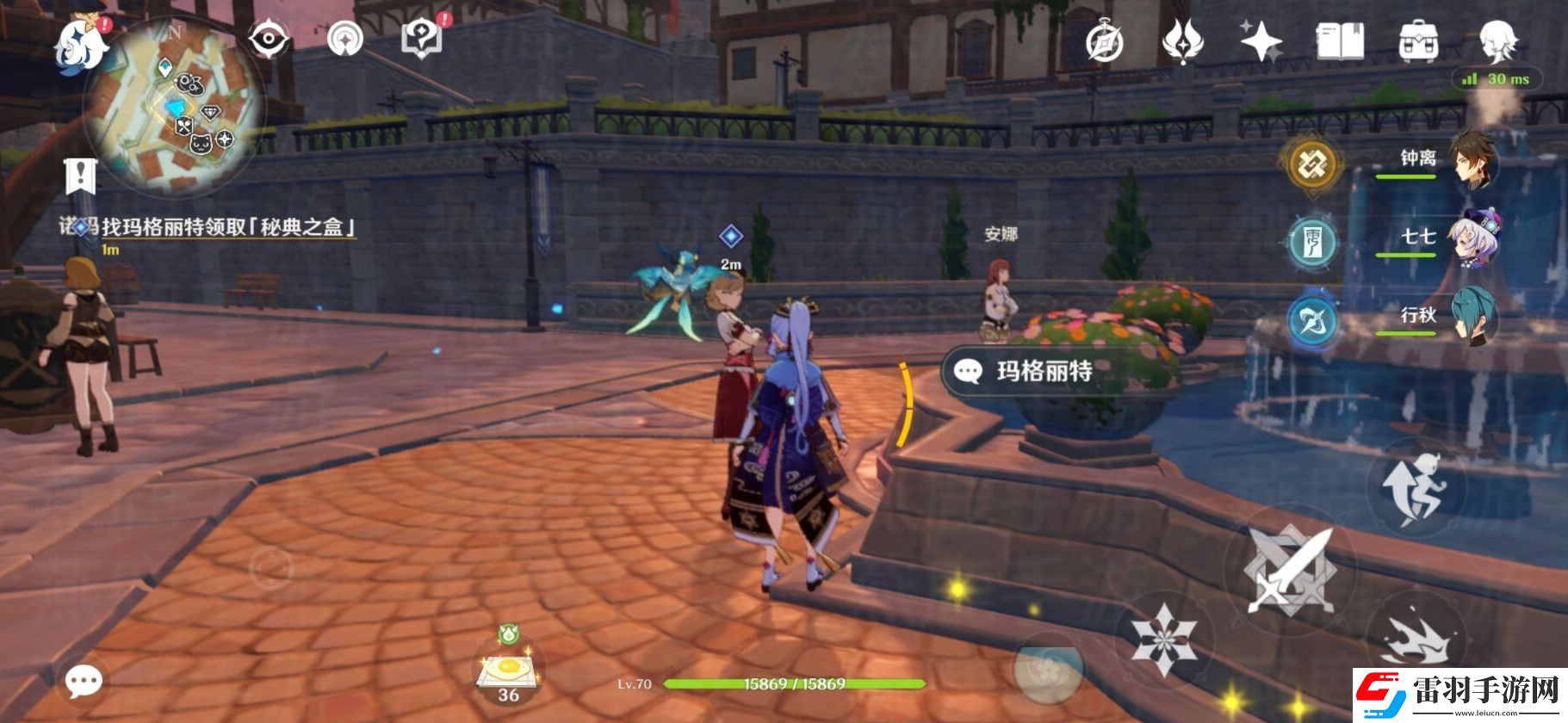This screenshot has width=1568, height=723.
Task: Open the chat speech bubble
Action: pos(84,682)
